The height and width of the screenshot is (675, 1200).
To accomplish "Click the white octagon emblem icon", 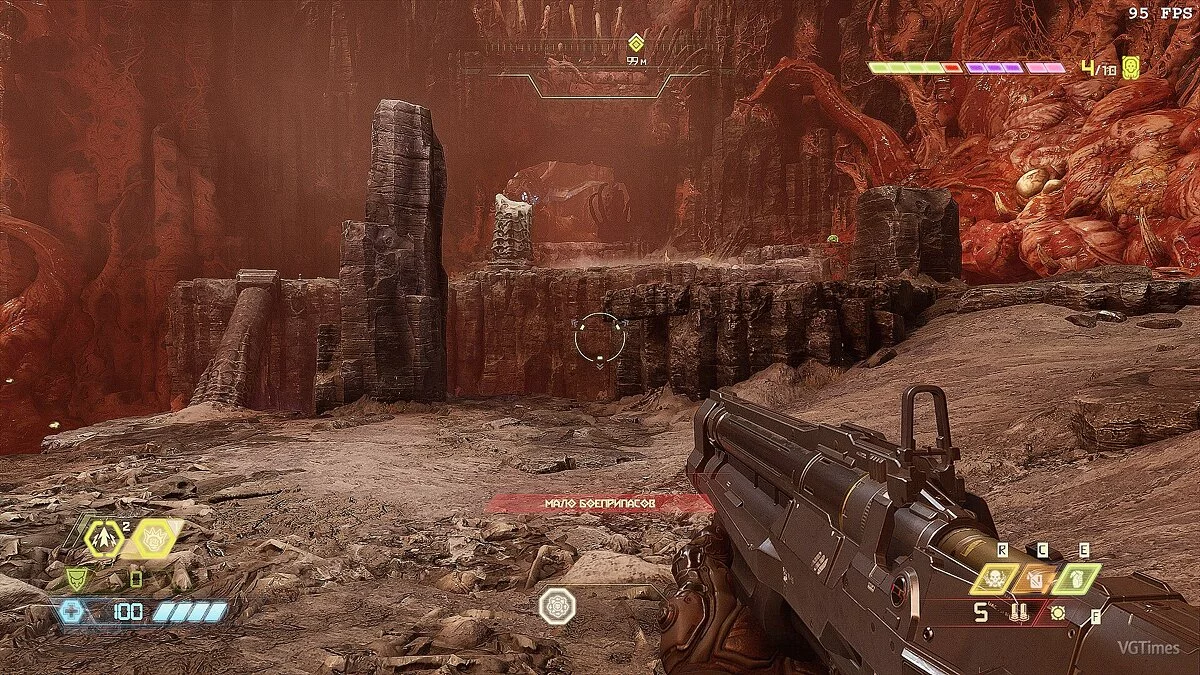I will pos(555,606).
